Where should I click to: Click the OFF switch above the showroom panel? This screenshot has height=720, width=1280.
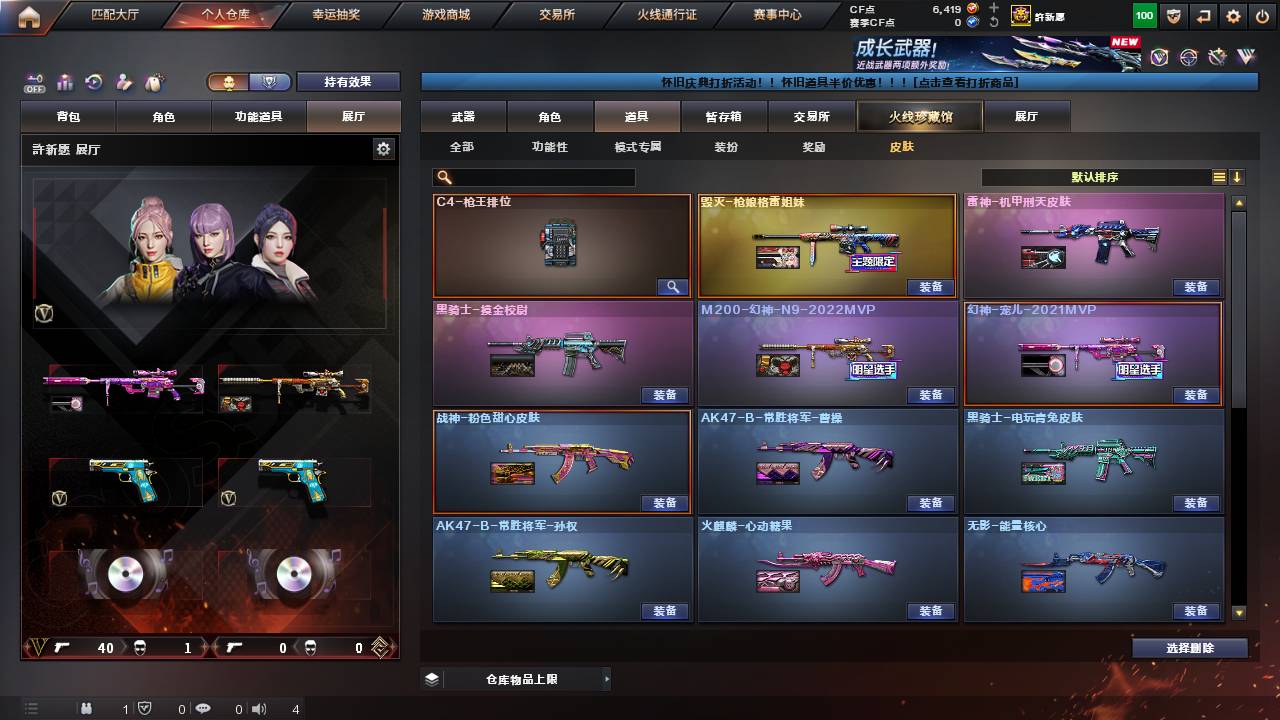pyautogui.click(x=32, y=84)
